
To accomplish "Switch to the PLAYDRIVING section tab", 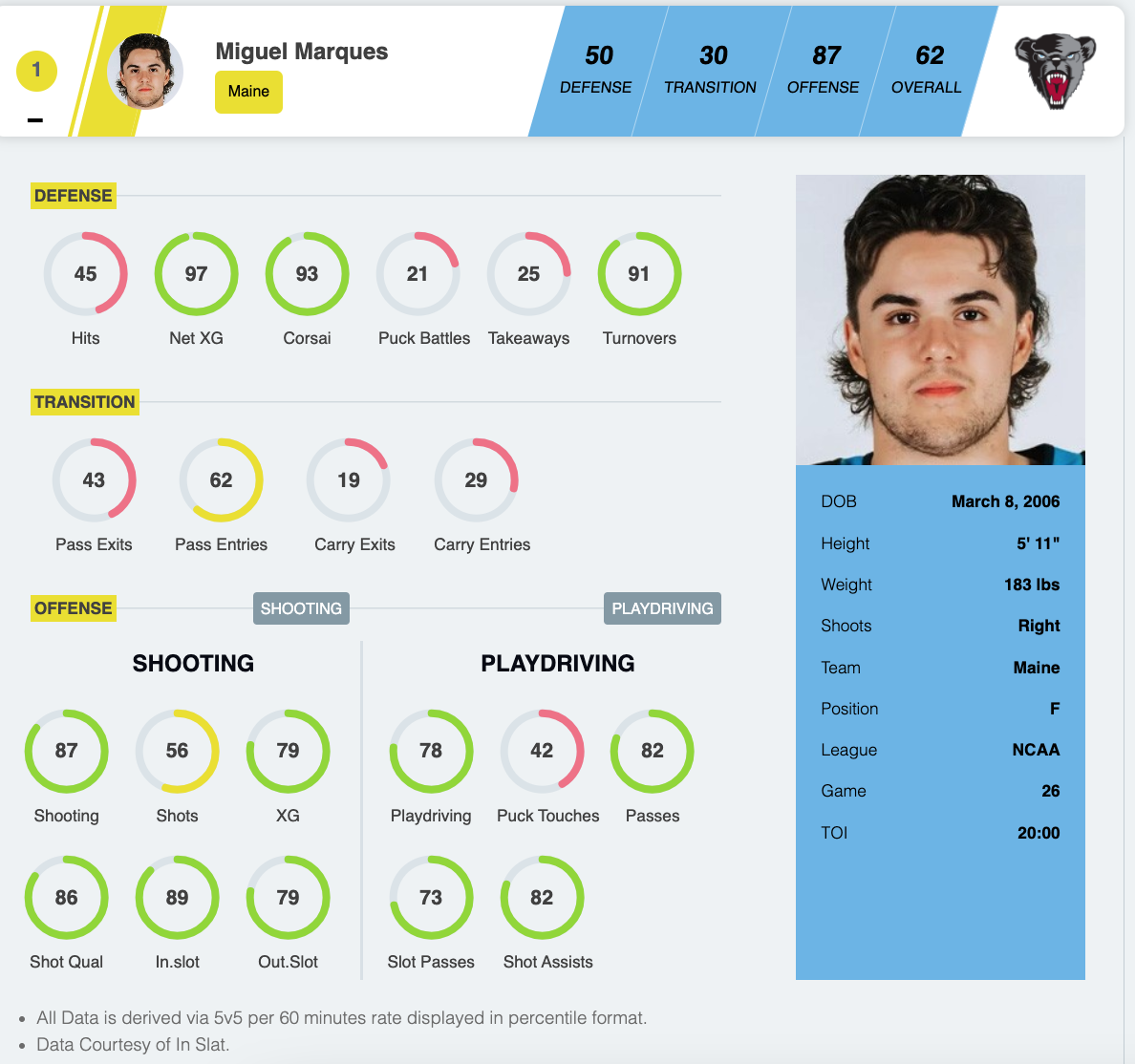I will [662, 608].
